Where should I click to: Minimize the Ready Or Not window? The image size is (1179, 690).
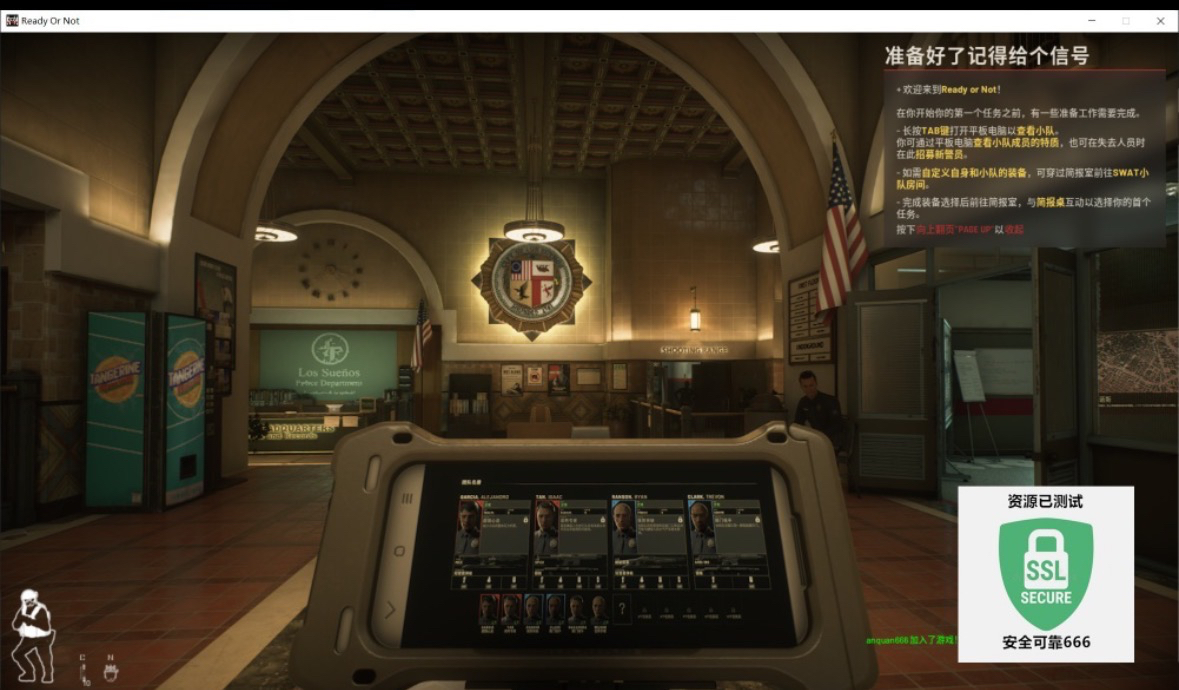click(1092, 20)
